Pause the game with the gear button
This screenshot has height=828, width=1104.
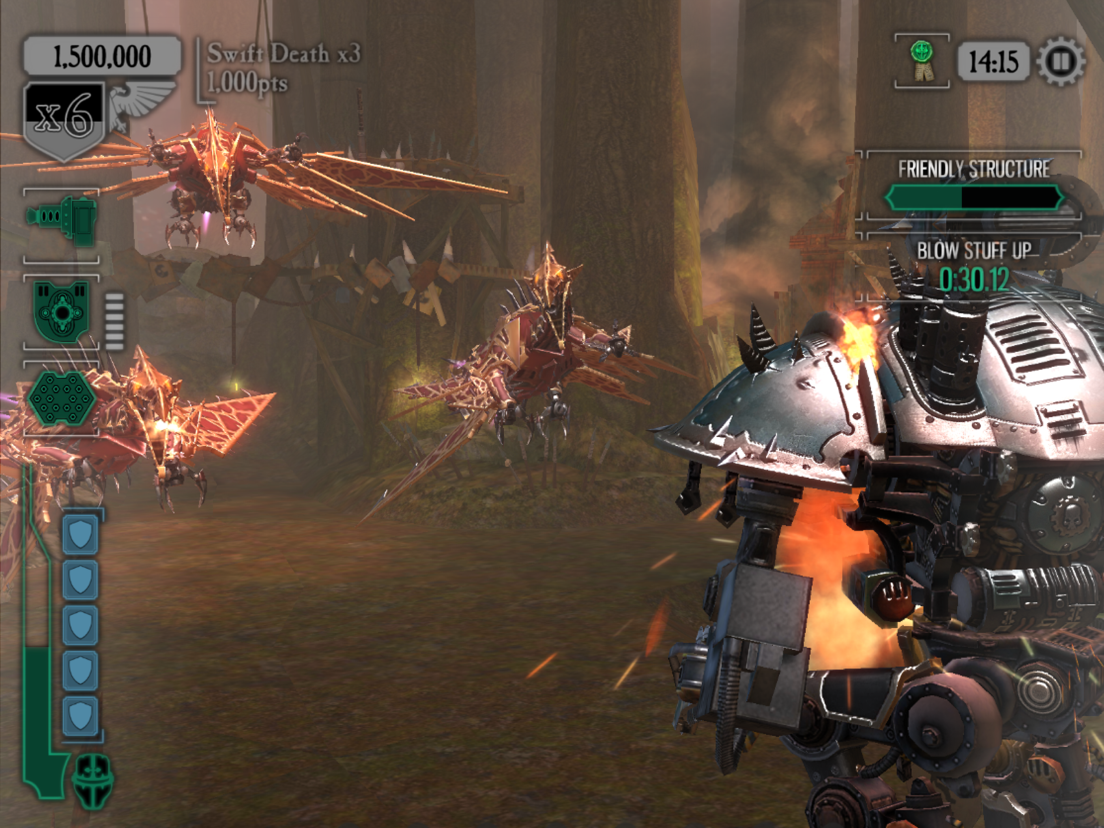tap(1061, 62)
